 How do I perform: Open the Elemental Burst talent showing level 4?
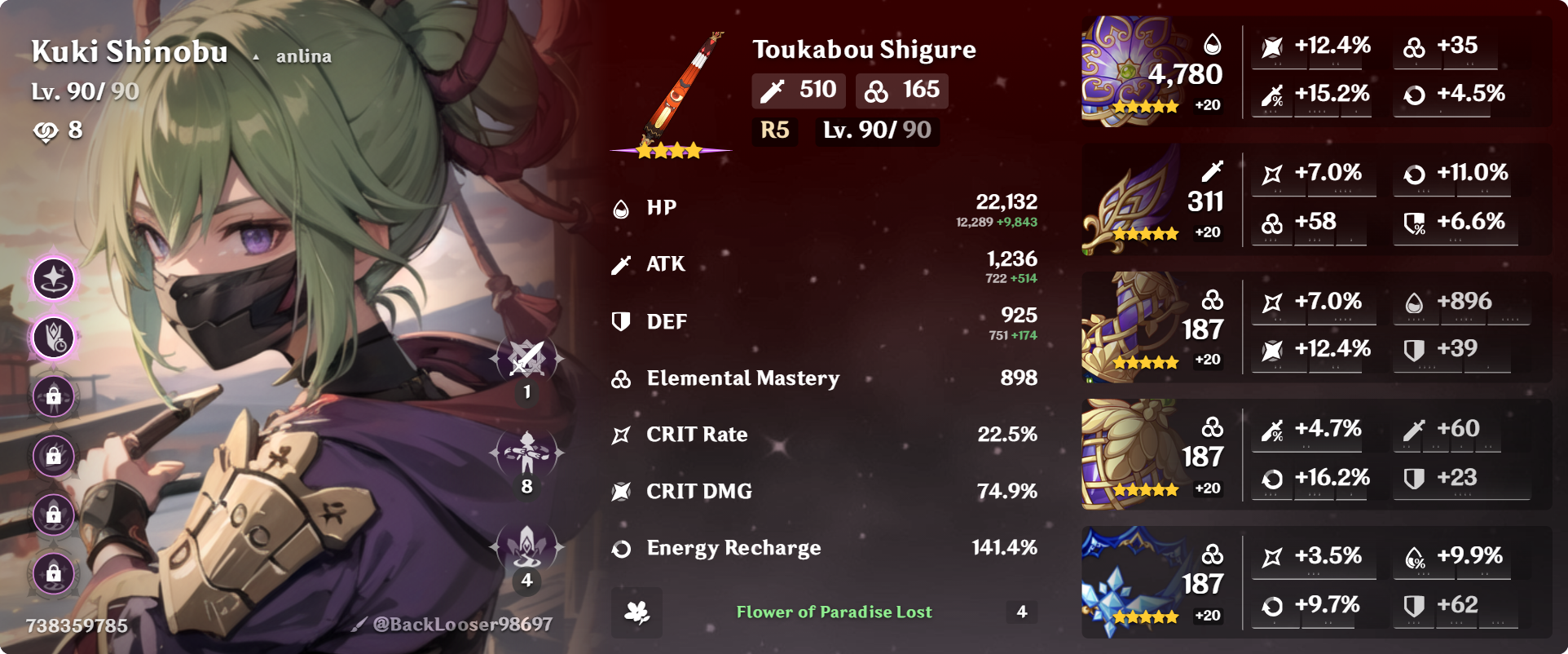coord(526,548)
